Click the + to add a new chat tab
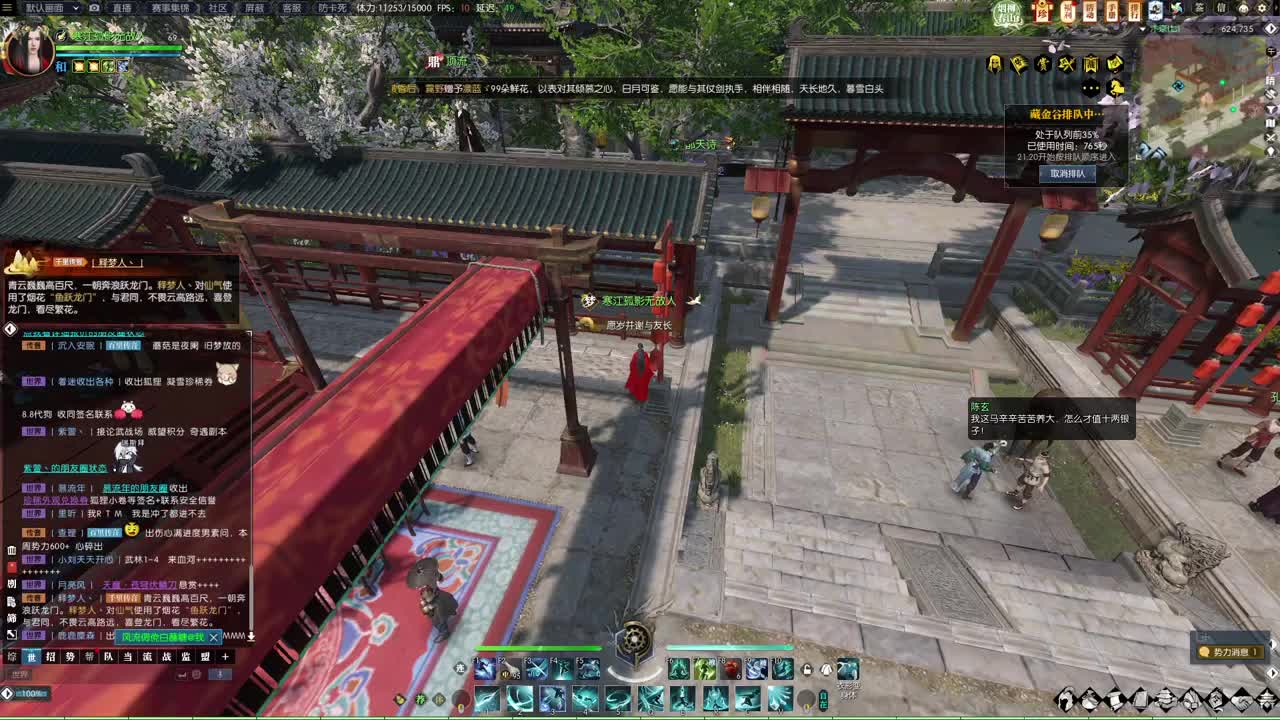Screen dimensions: 1280x720 (225, 657)
